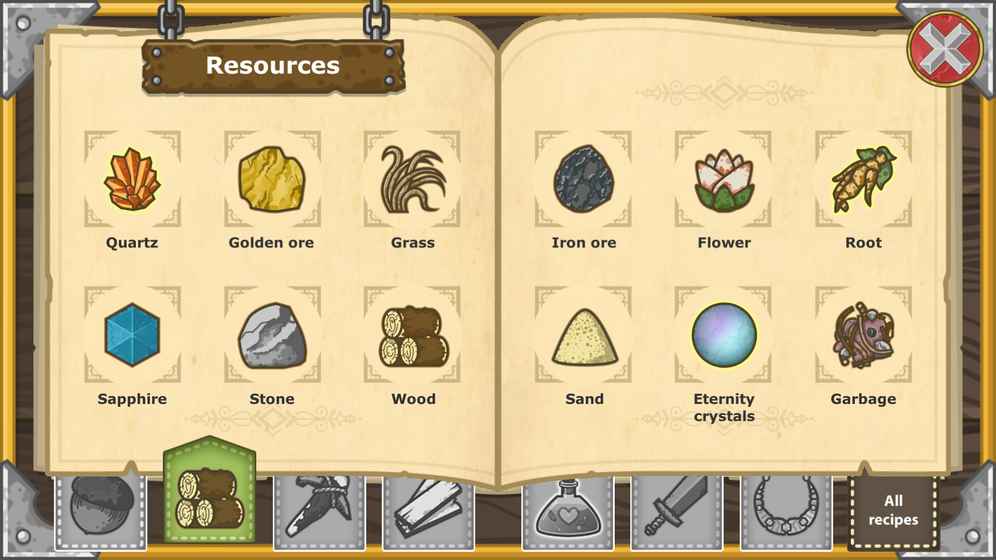
Task: Switch to the sword weapons tab
Action: [676, 510]
